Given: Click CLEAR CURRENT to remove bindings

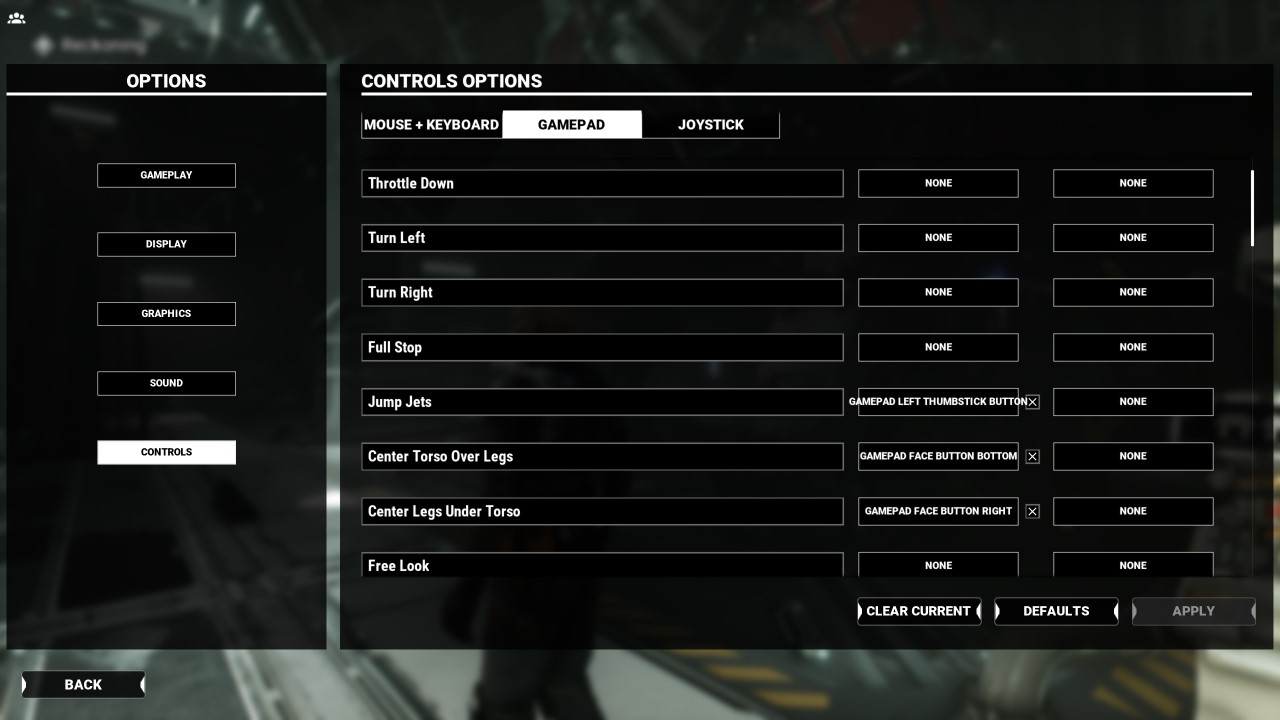Looking at the screenshot, I should (x=918, y=611).
